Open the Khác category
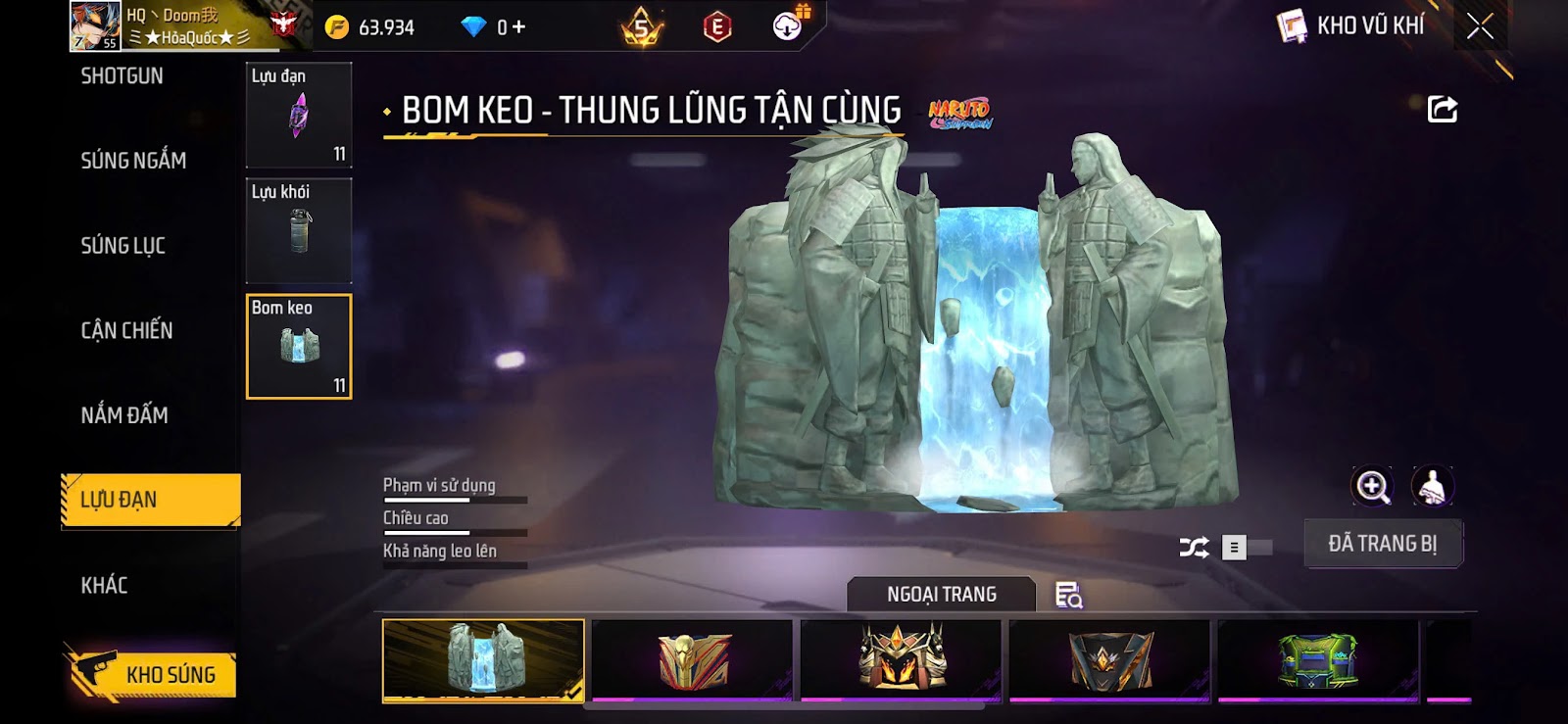1568x724 pixels. coord(105,586)
